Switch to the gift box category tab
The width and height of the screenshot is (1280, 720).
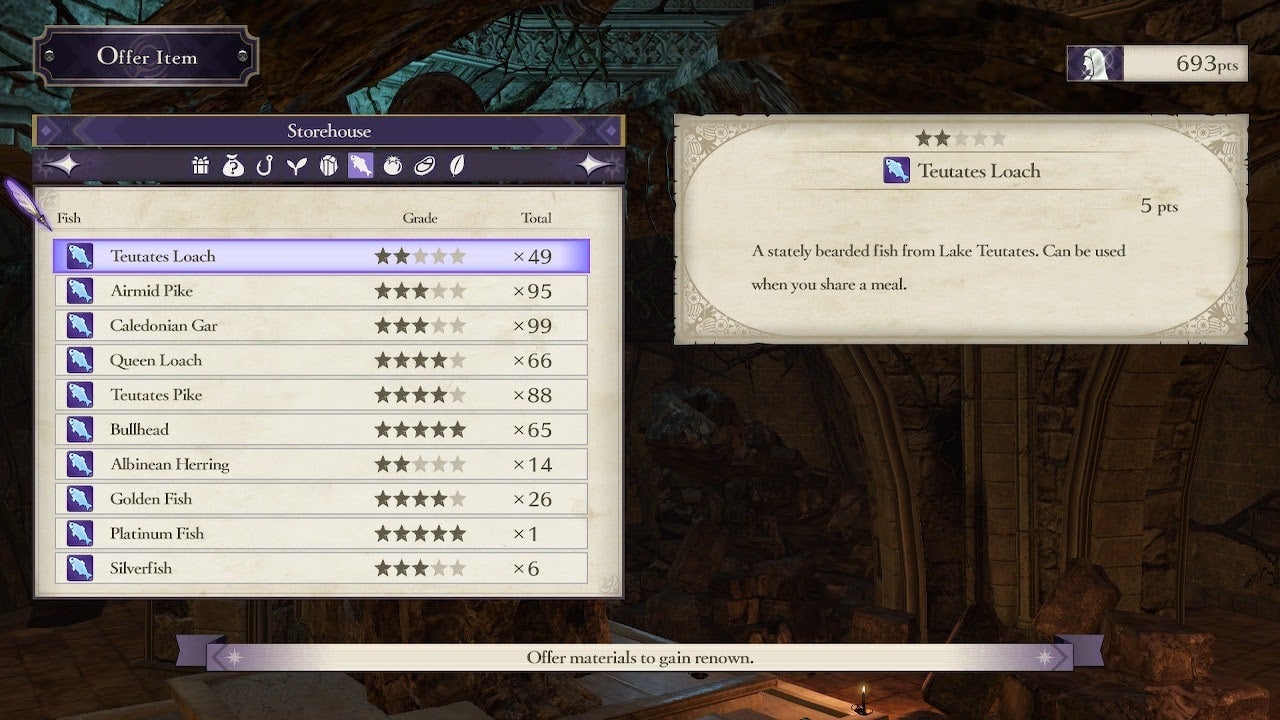click(201, 166)
